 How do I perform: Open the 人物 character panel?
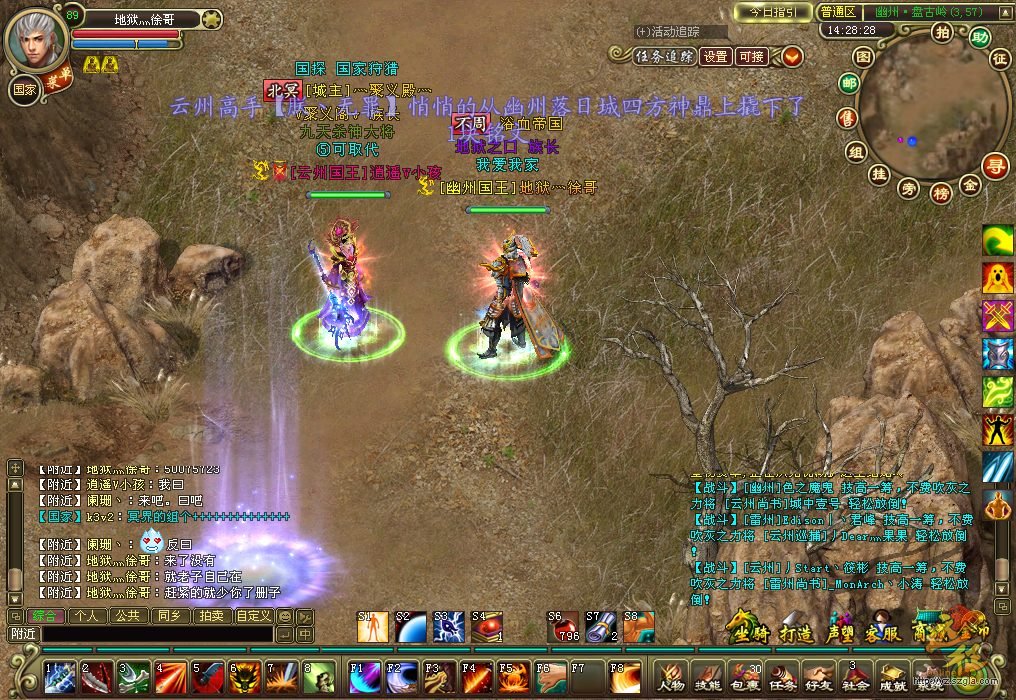(x=671, y=675)
